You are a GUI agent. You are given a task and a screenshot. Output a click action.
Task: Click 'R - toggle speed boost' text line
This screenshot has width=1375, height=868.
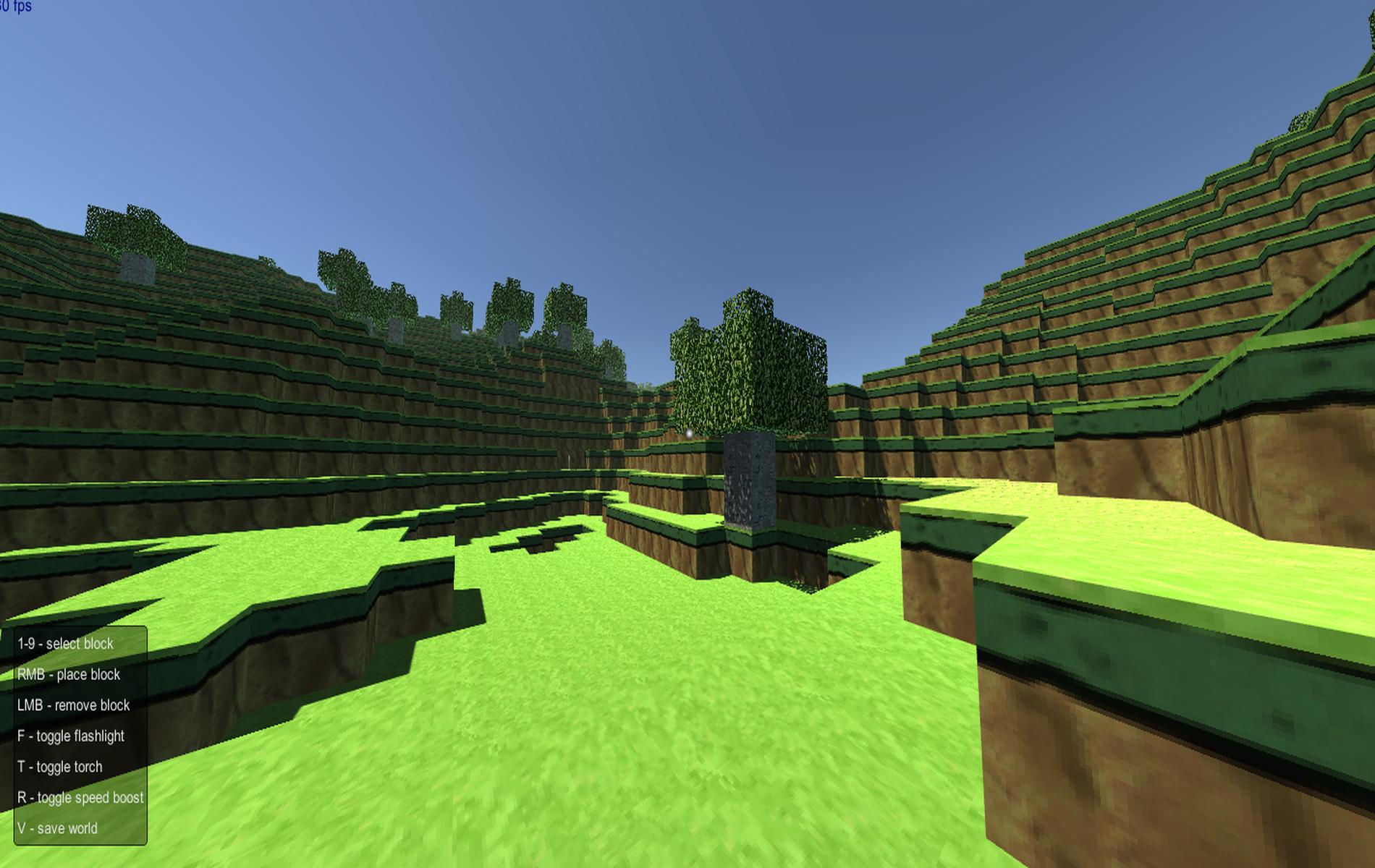[x=81, y=798]
